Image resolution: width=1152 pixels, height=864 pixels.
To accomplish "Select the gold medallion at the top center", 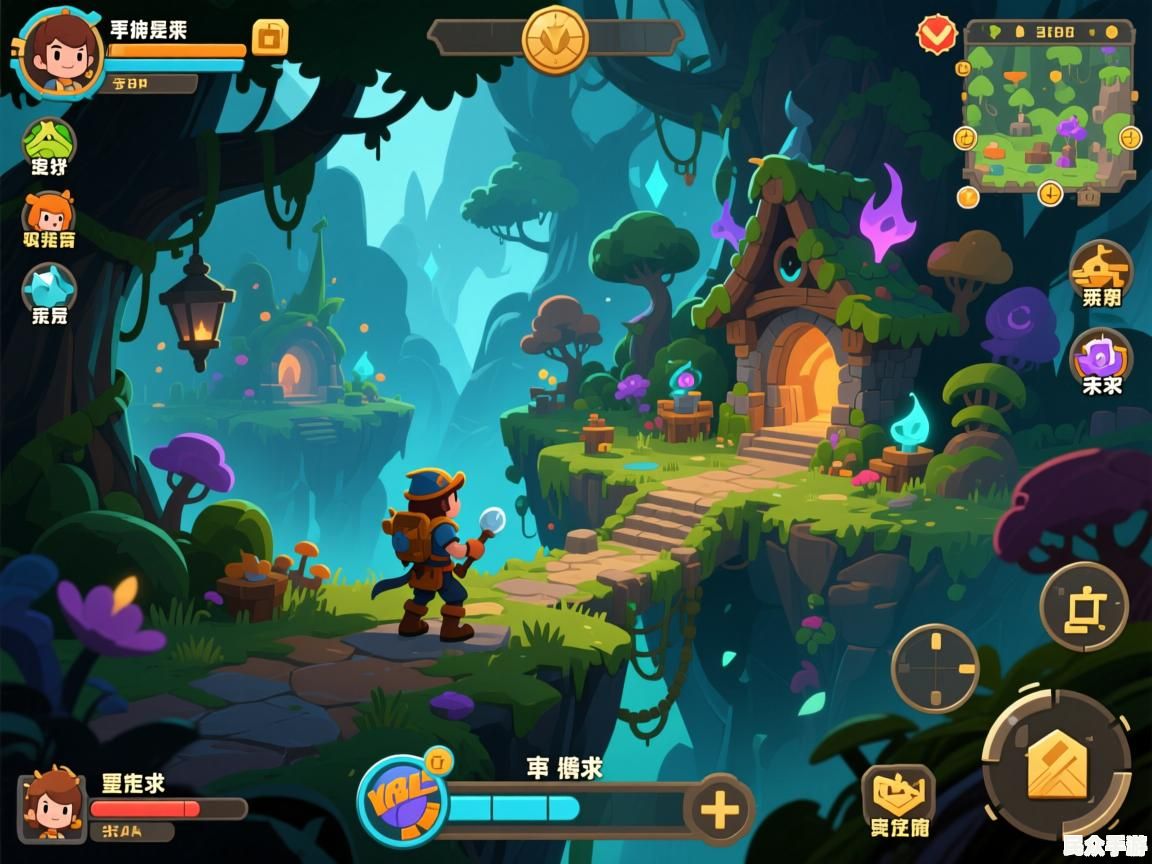I will click(555, 39).
